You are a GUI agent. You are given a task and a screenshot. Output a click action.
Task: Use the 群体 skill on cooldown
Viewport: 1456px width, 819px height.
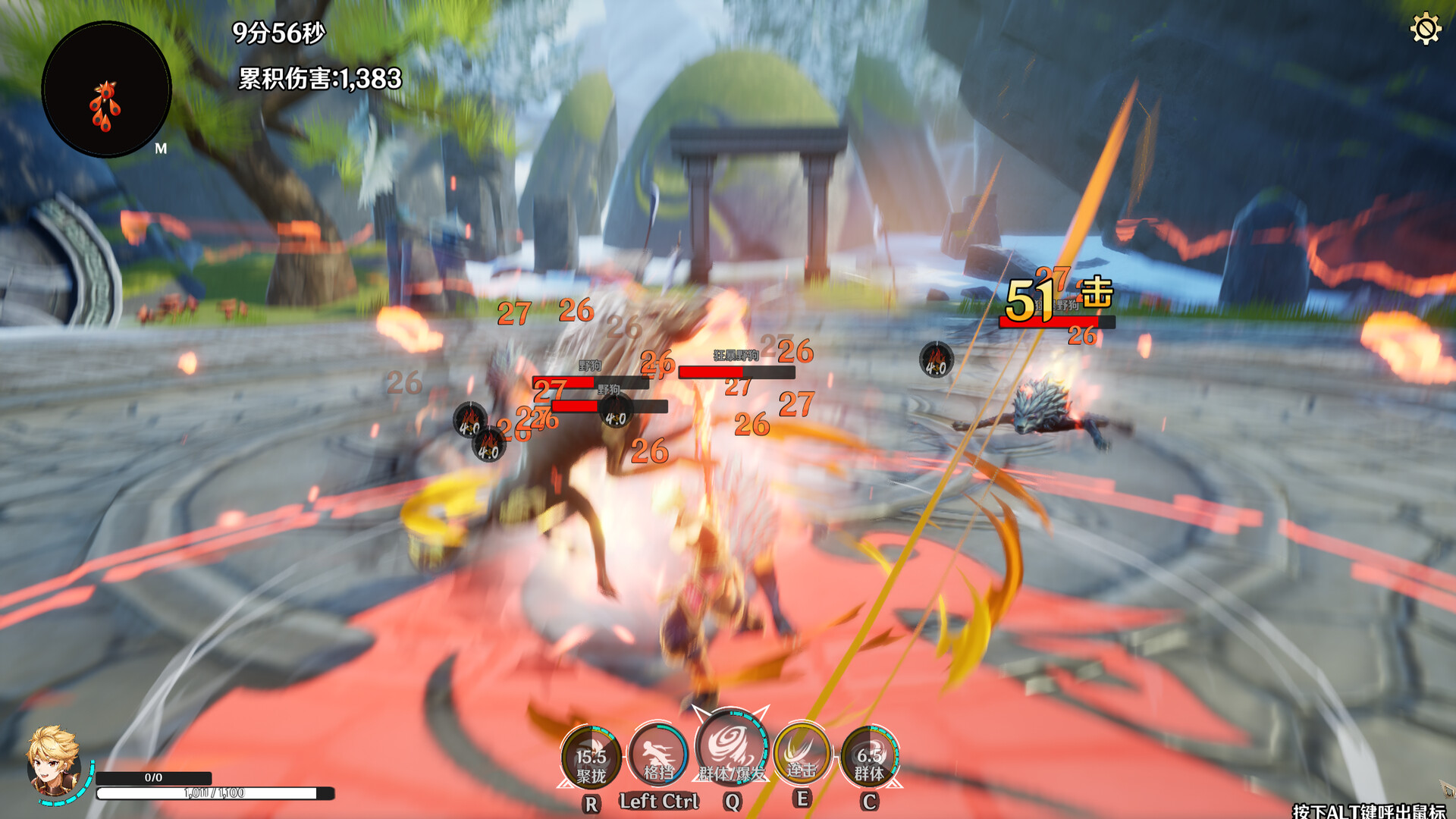coord(869,757)
